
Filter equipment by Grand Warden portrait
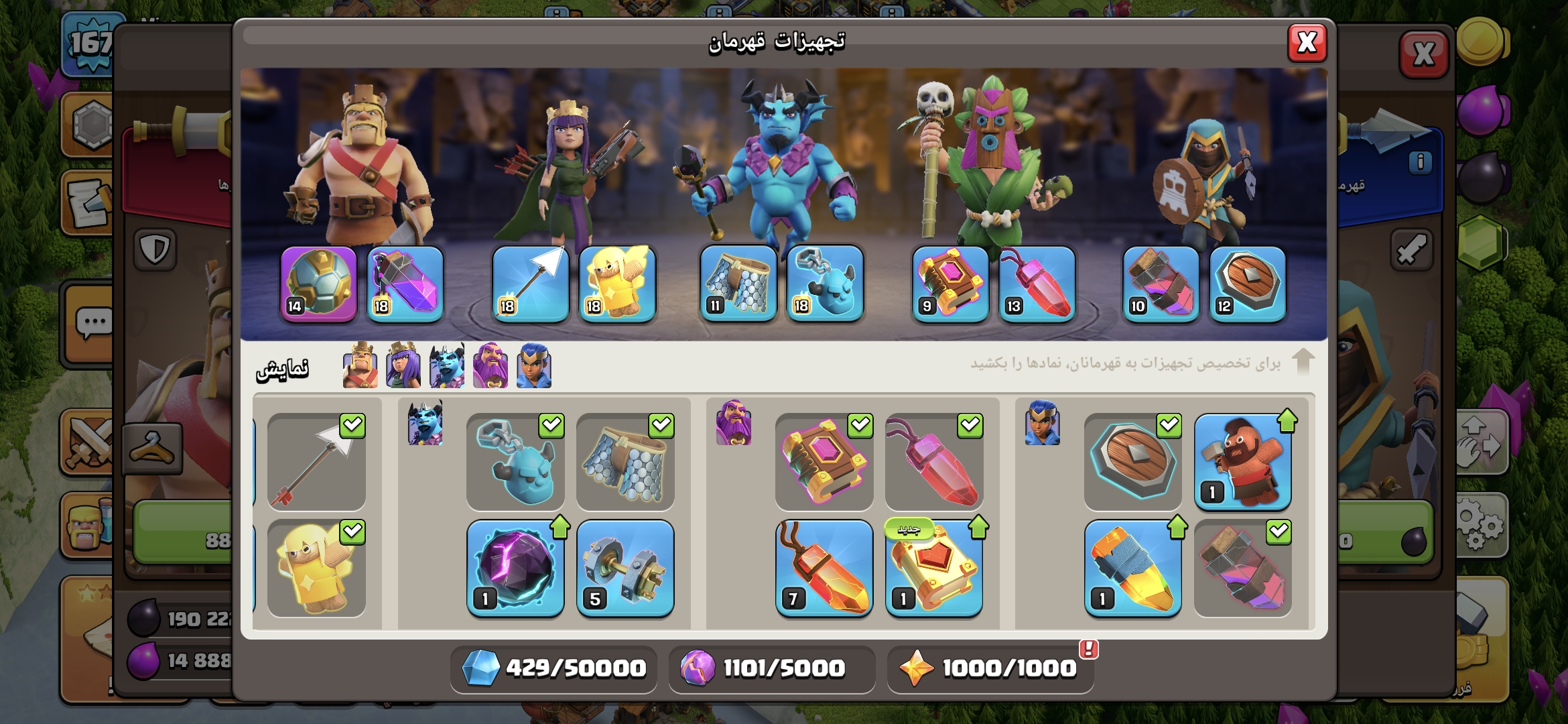pyautogui.click(x=491, y=366)
